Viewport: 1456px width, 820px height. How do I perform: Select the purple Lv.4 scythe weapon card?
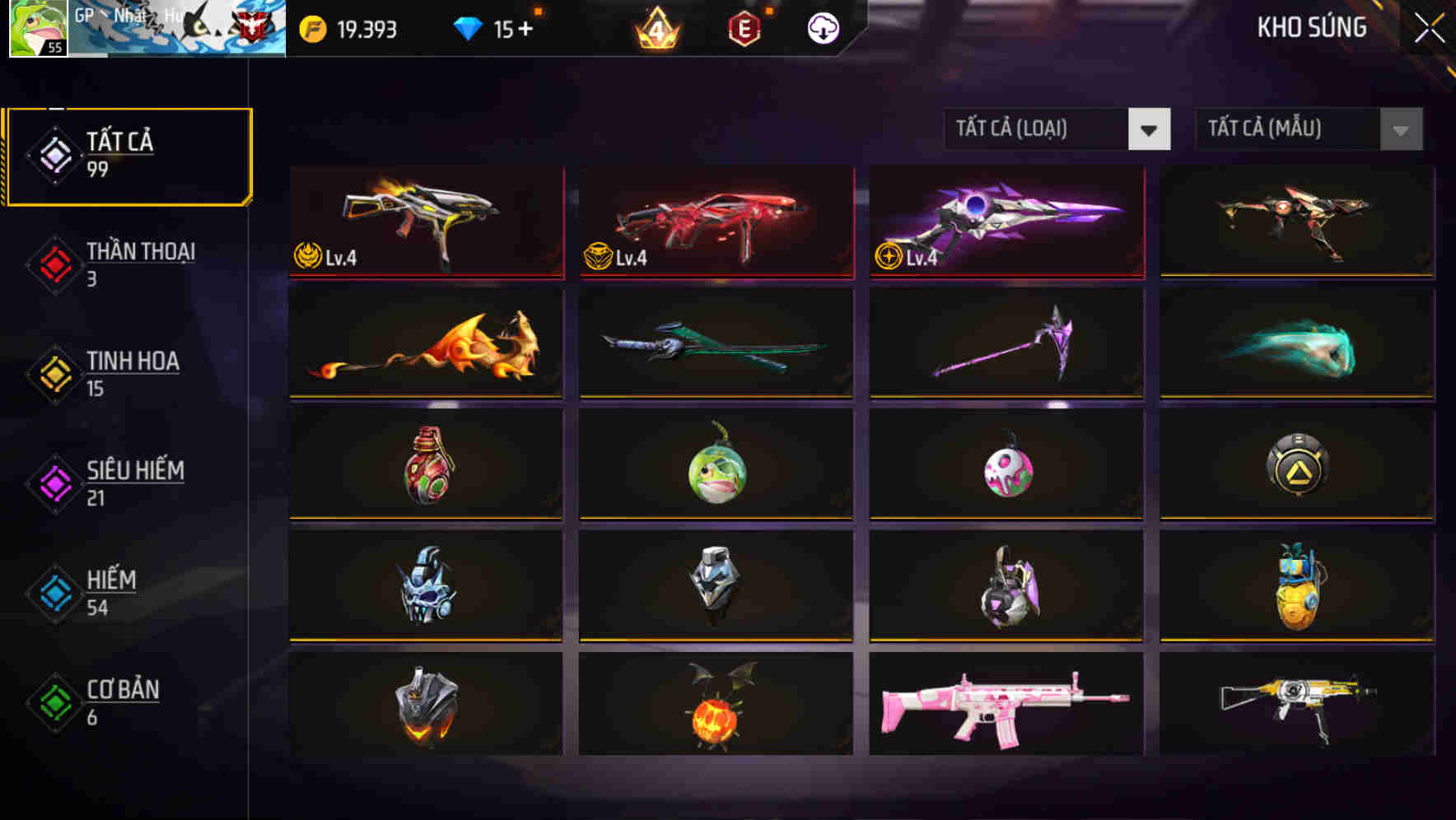click(x=1004, y=222)
